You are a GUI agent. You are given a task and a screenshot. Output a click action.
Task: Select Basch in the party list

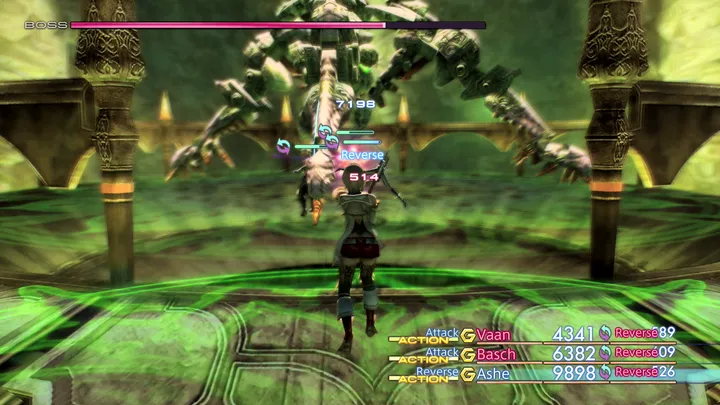pyautogui.click(x=496, y=353)
